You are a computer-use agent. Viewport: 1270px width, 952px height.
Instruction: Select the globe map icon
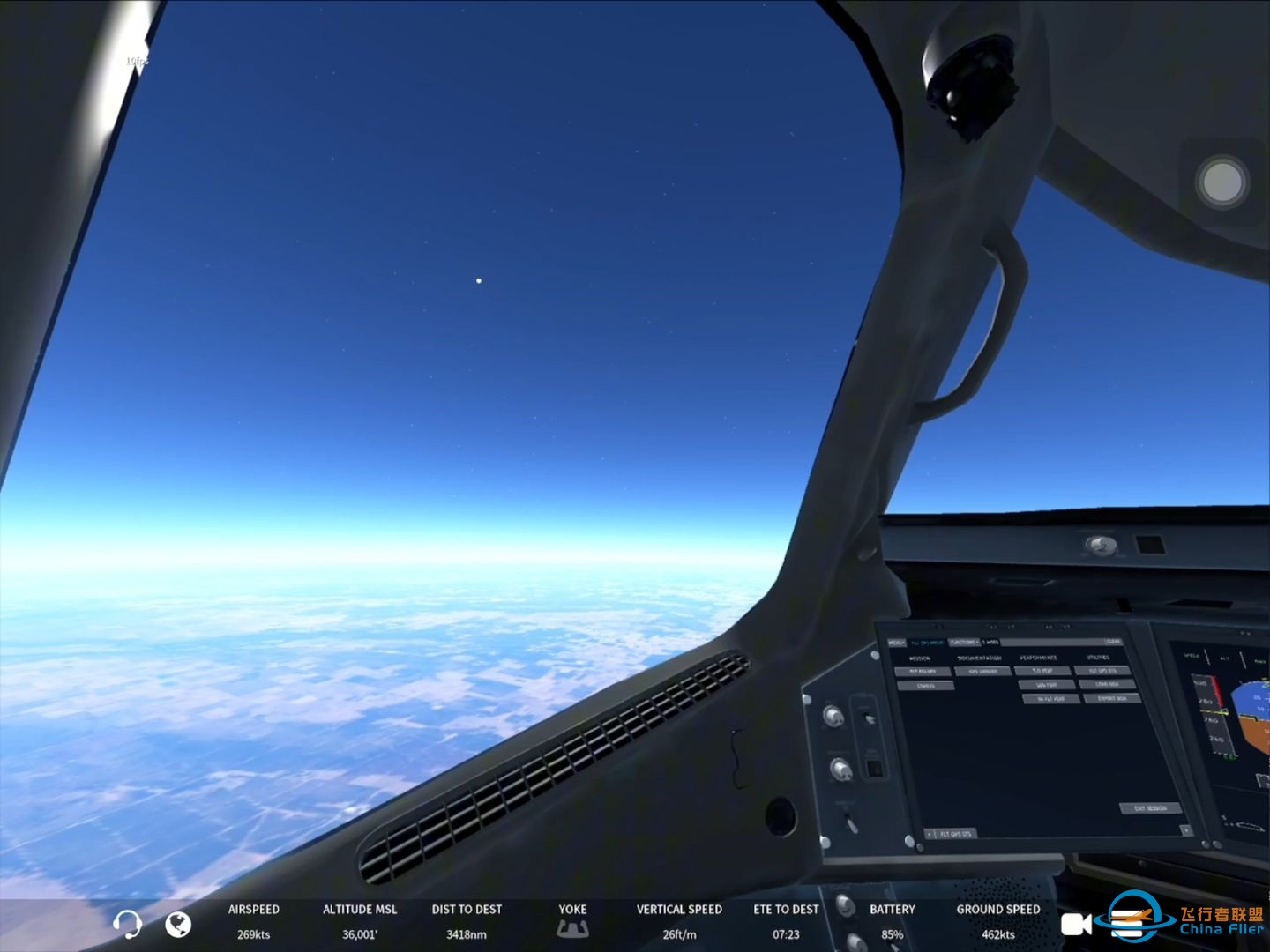(179, 926)
